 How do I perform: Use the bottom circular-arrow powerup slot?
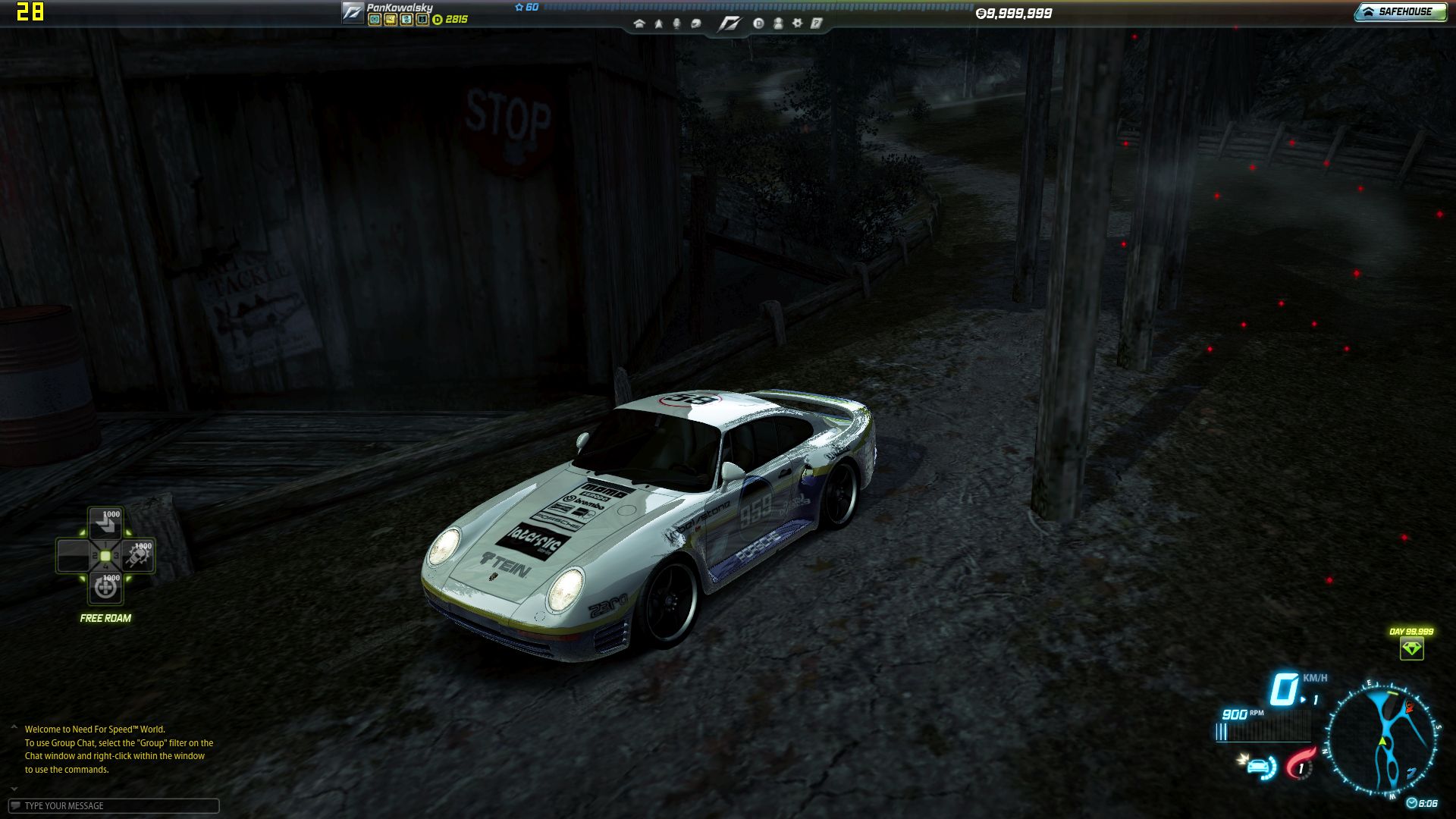click(x=105, y=588)
